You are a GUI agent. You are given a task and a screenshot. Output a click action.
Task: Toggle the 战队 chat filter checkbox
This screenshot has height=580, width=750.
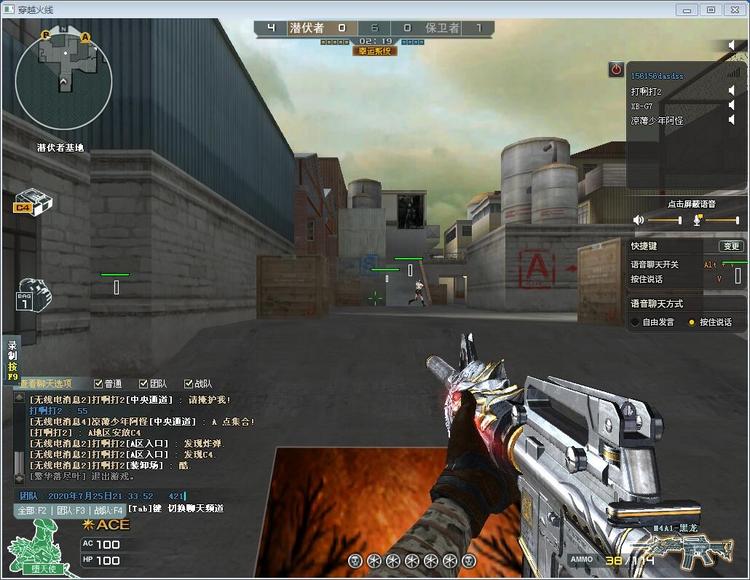click(x=186, y=383)
